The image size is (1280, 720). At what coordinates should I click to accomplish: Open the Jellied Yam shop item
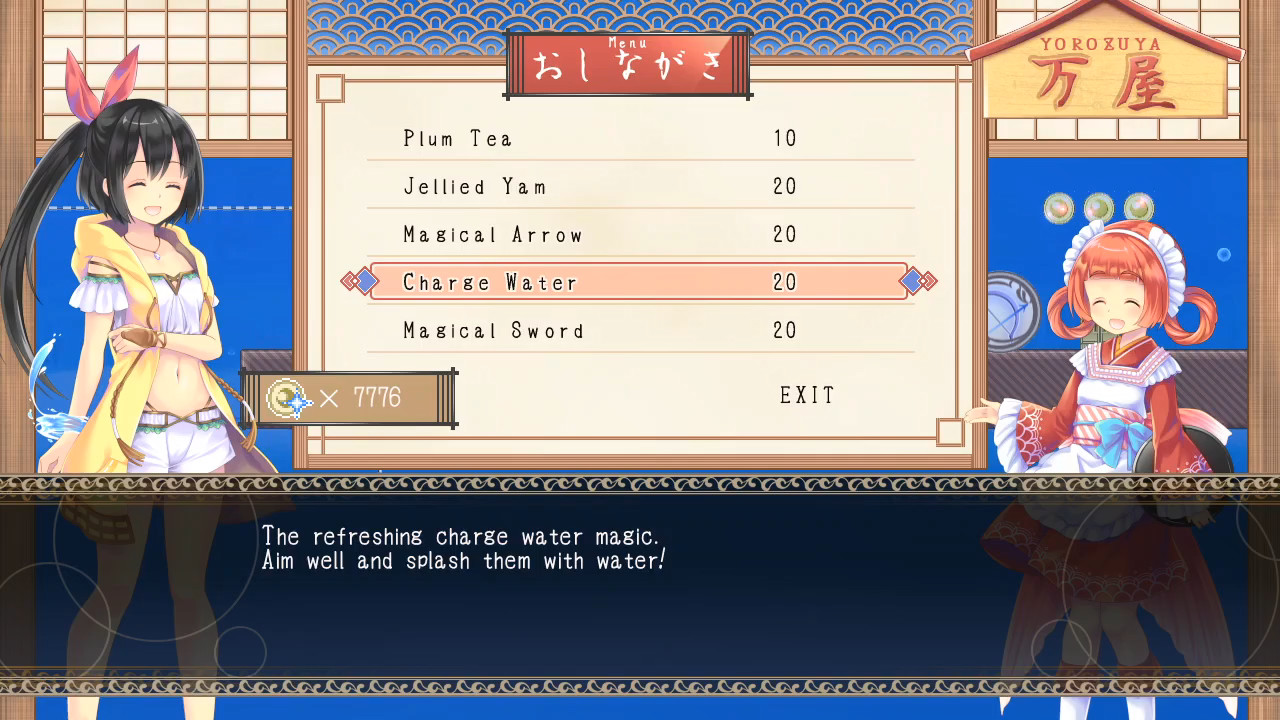point(474,187)
